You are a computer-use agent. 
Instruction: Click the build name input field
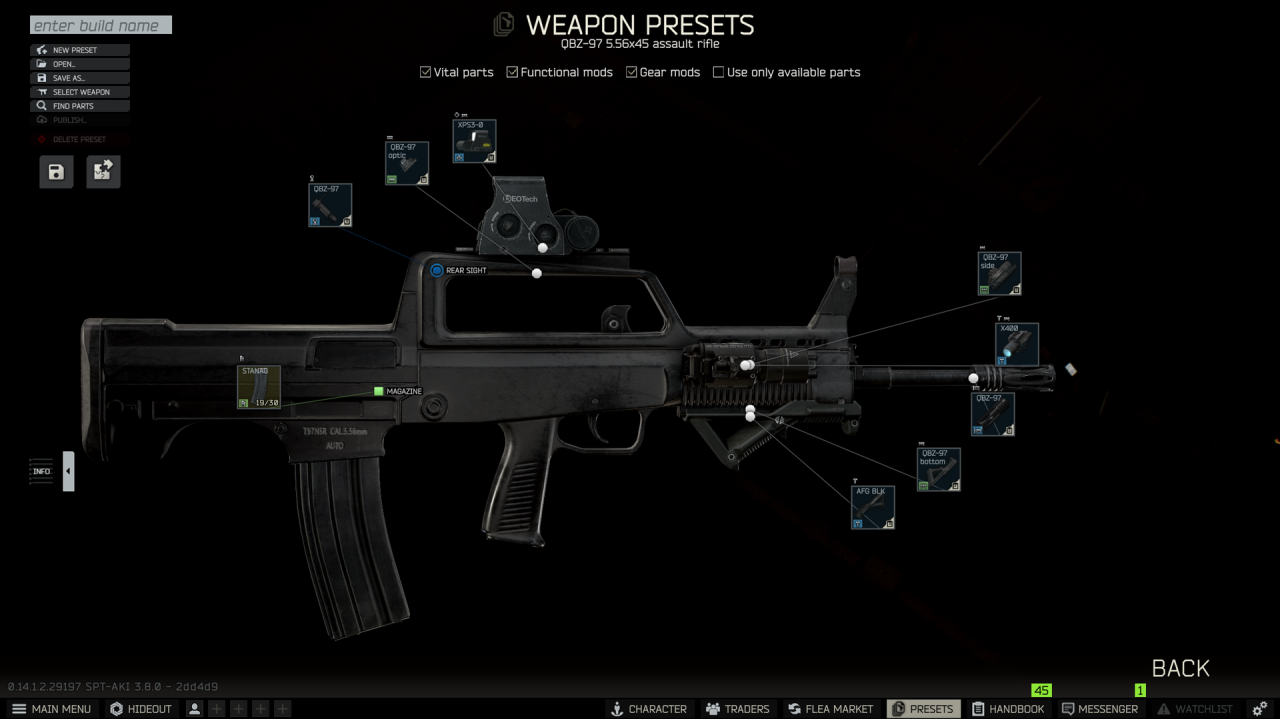point(100,25)
